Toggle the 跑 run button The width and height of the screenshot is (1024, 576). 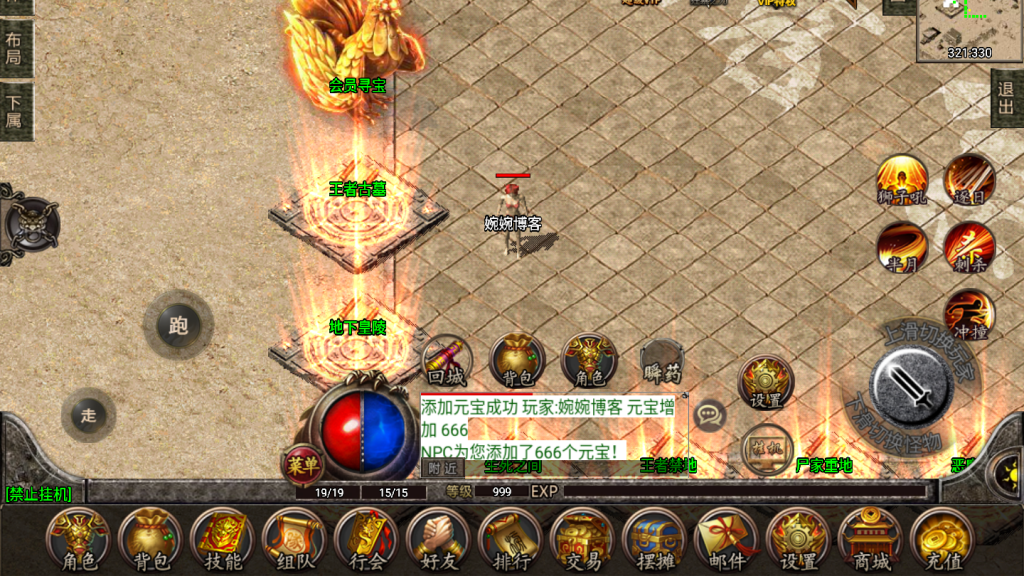[178, 325]
